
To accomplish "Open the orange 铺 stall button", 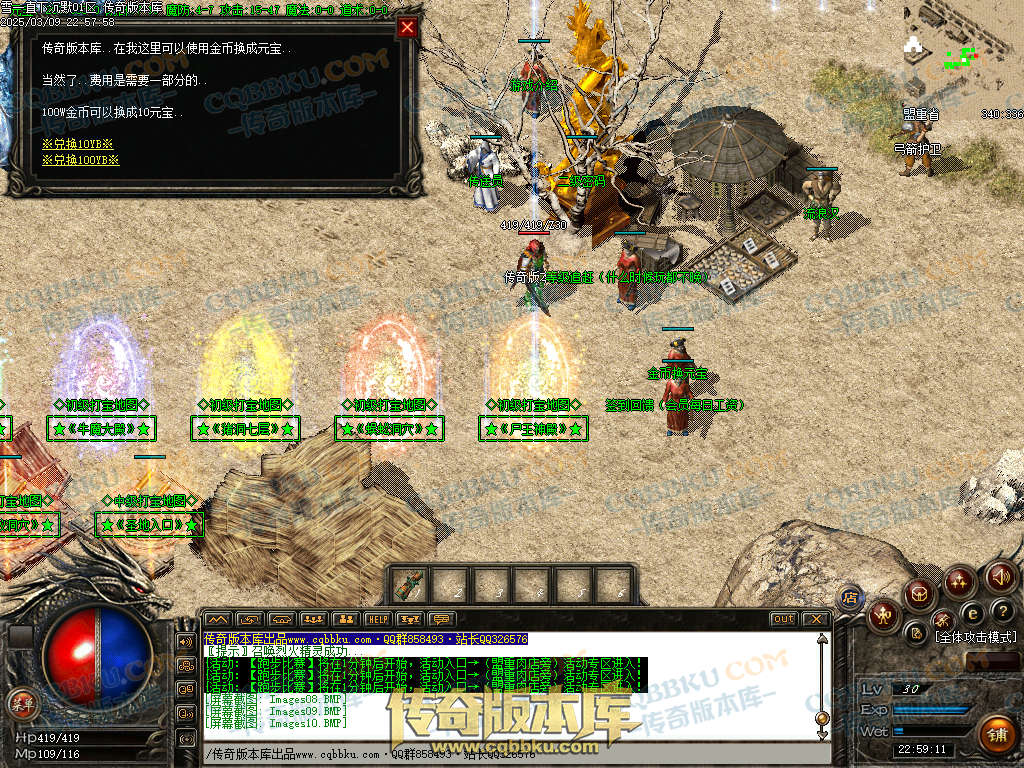I will point(996,735).
